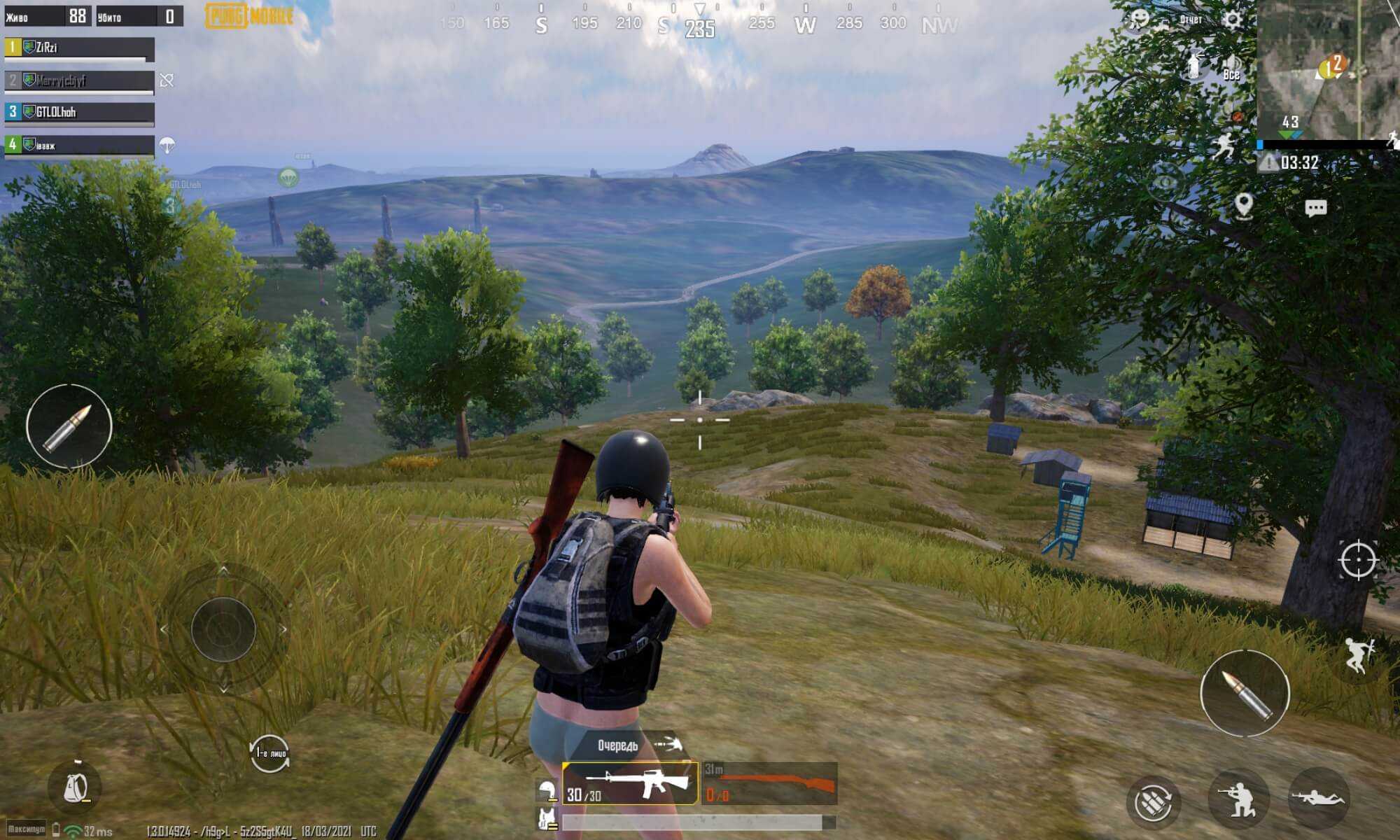Image resolution: width=1400 pixels, height=840 pixels.
Task: Select the M16 rifle weapon slot
Action: pos(629,783)
